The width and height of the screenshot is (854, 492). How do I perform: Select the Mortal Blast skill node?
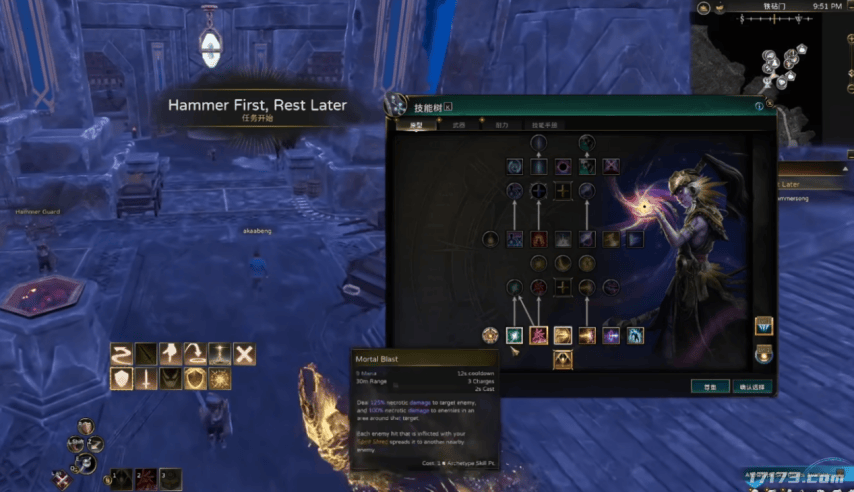tap(539, 335)
